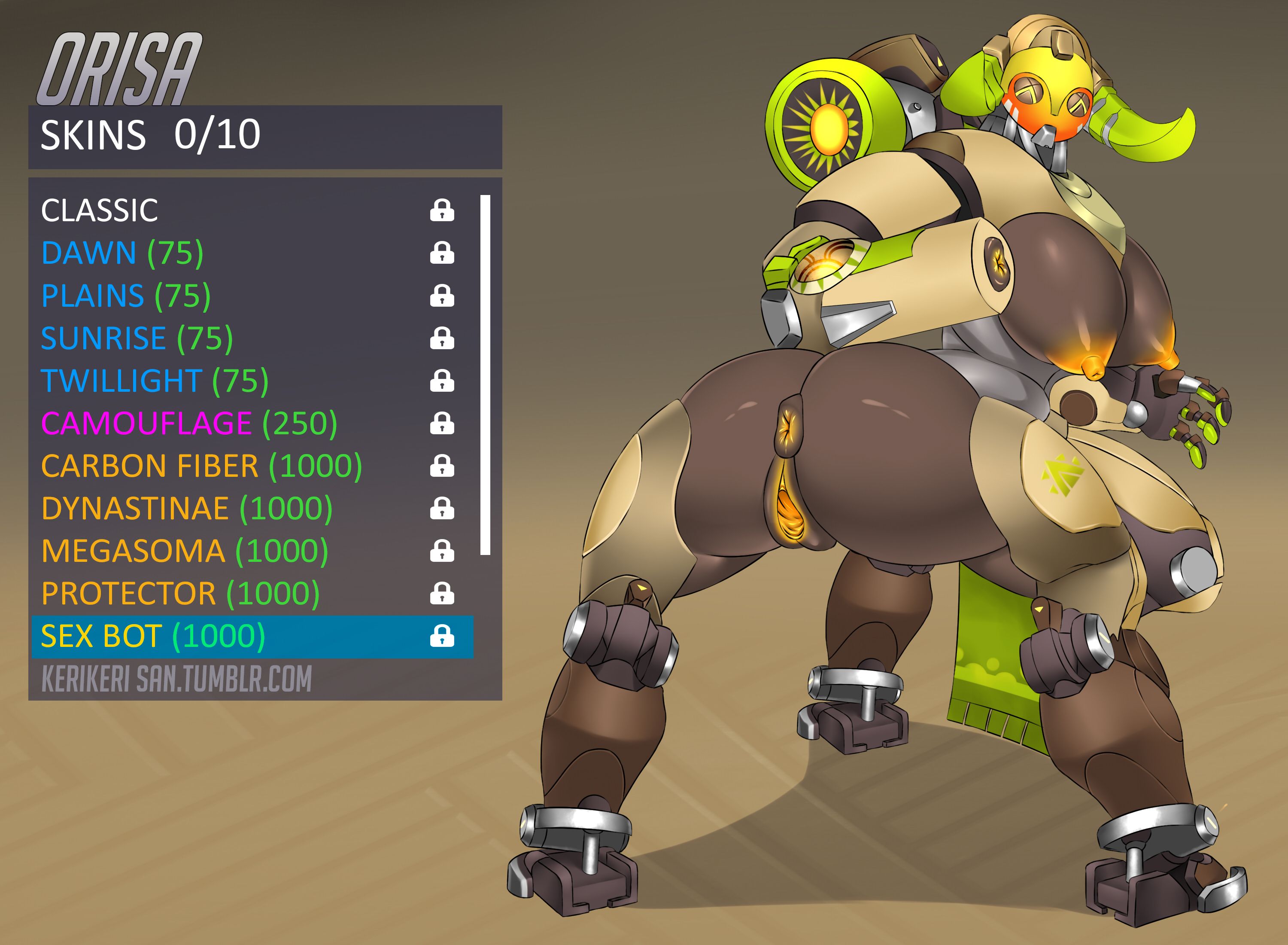Choose the Twillight skin entry

pyautogui.click(x=155, y=381)
